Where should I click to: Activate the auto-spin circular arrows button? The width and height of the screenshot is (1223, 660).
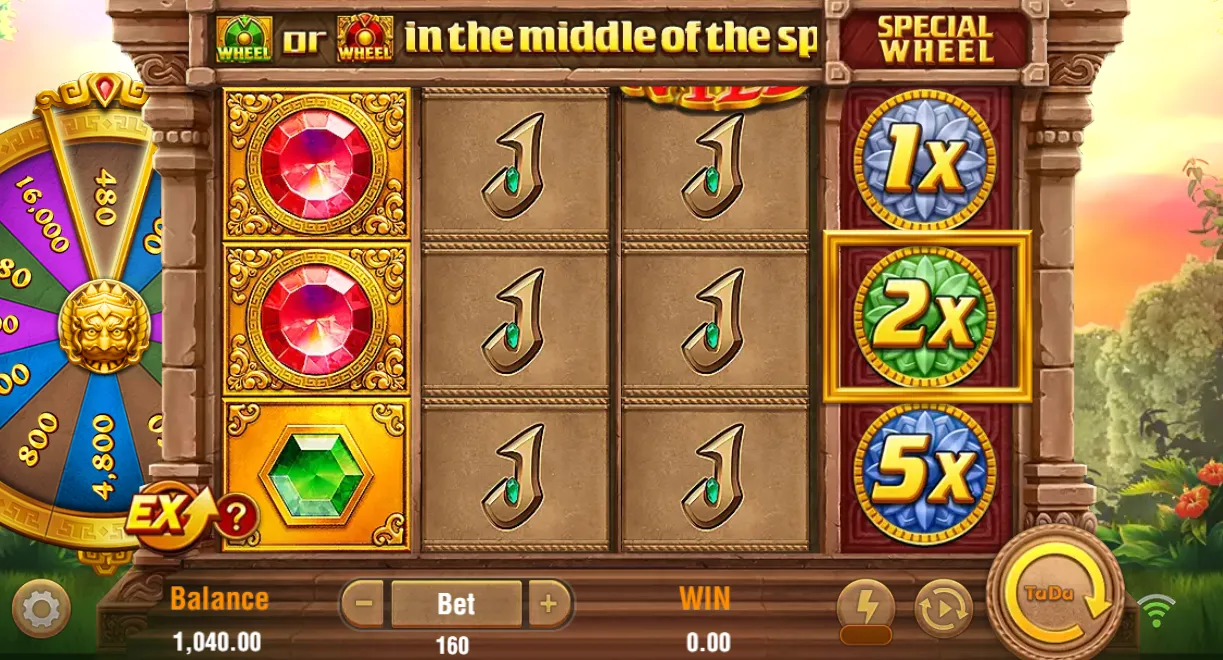click(x=943, y=607)
